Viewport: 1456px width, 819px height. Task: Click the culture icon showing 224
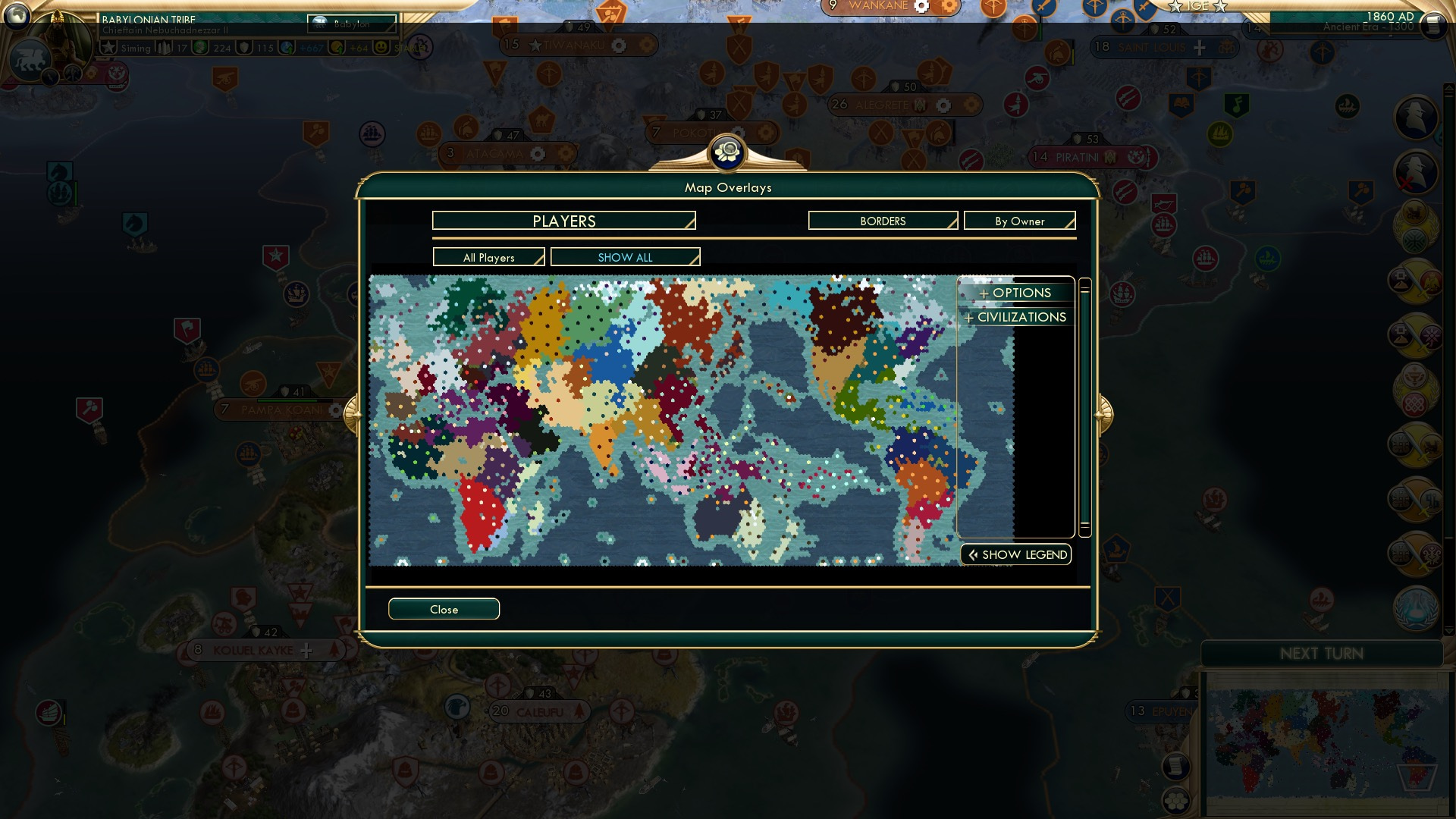pyautogui.click(x=199, y=47)
